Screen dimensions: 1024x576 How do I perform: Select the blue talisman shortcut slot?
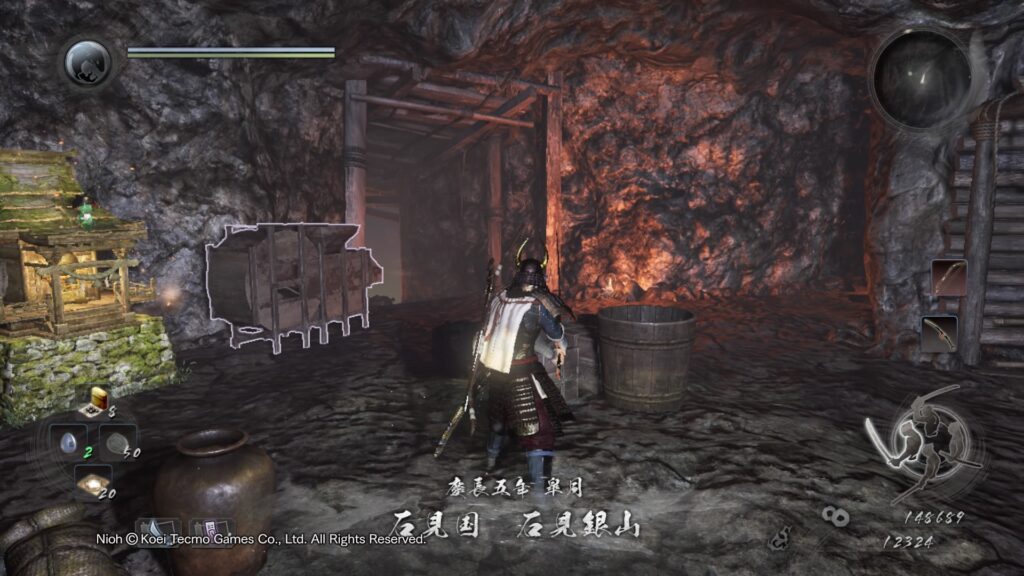point(157,530)
